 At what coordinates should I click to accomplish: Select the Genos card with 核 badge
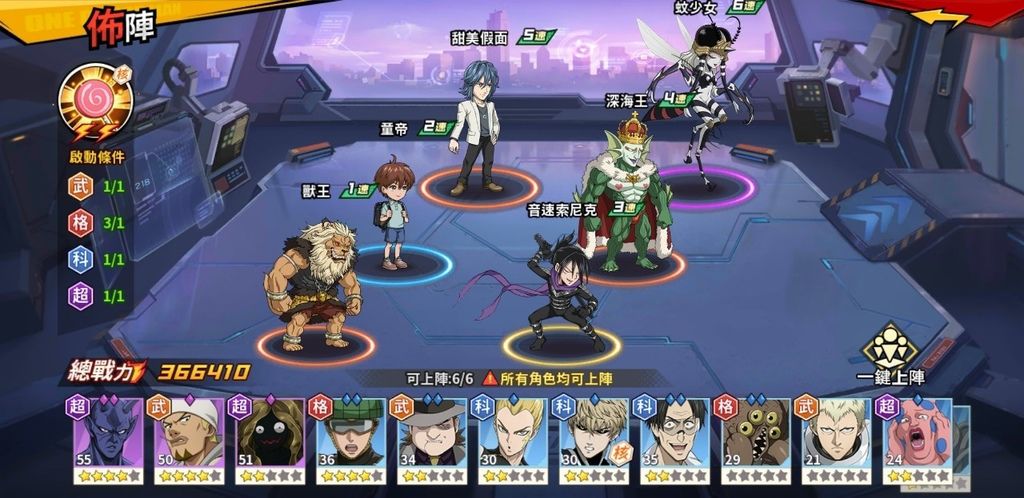pyautogui.click(x=594, y=440)
